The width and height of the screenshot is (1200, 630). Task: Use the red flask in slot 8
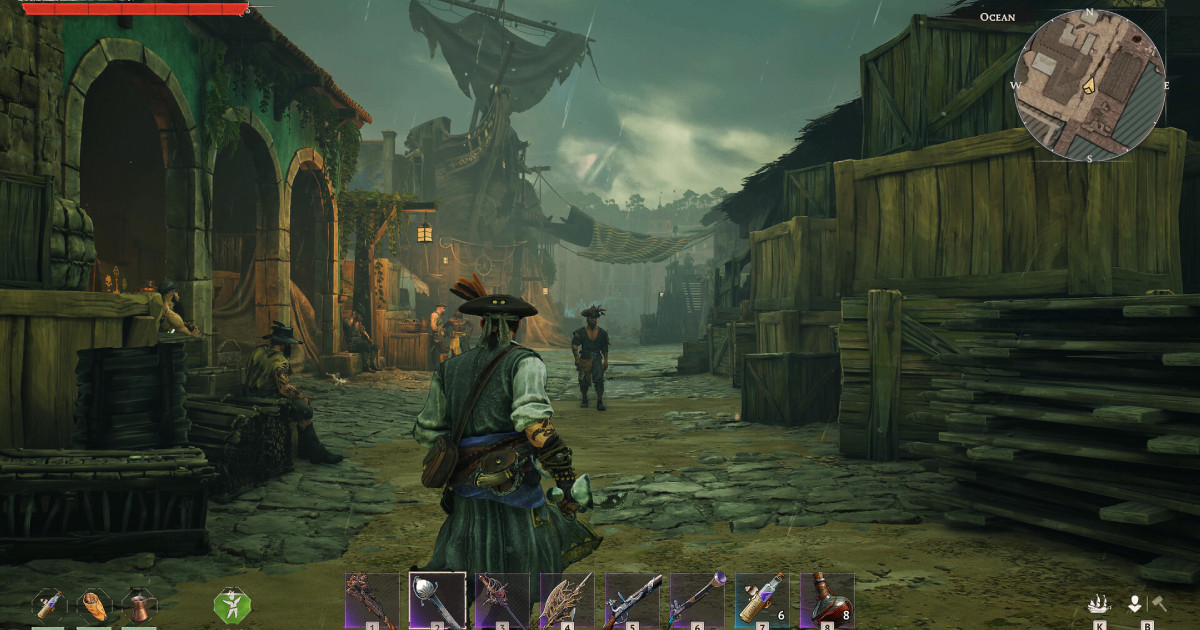click(x=827, y=600)
